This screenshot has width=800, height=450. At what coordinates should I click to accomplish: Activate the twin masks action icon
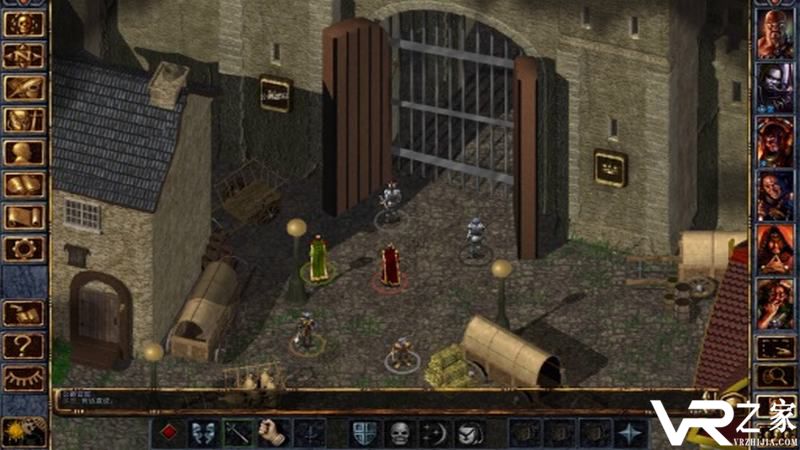[203, 433]
